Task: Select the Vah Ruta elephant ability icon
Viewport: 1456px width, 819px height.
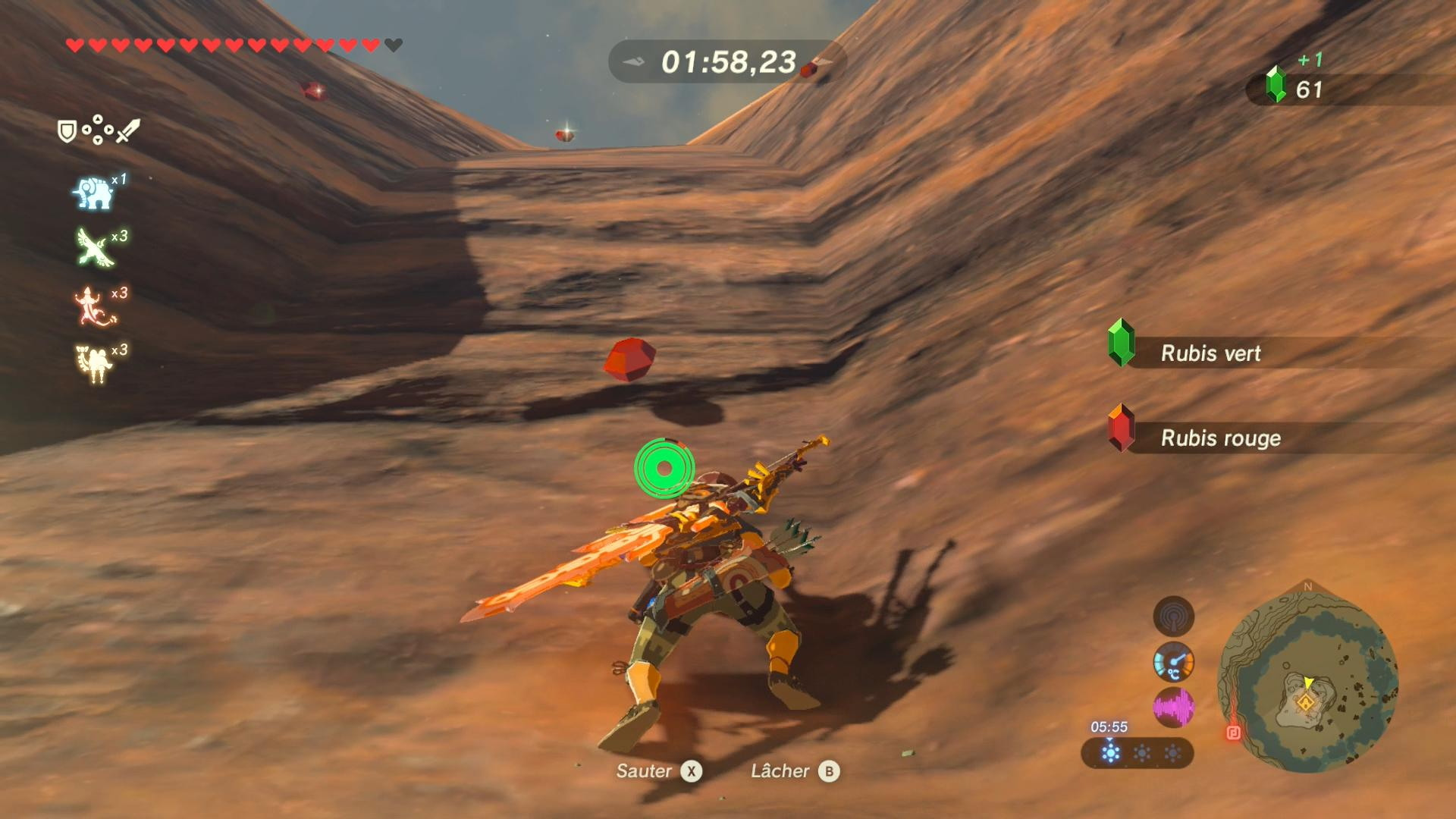Action: pyautogui.click(x=93, y=193)
